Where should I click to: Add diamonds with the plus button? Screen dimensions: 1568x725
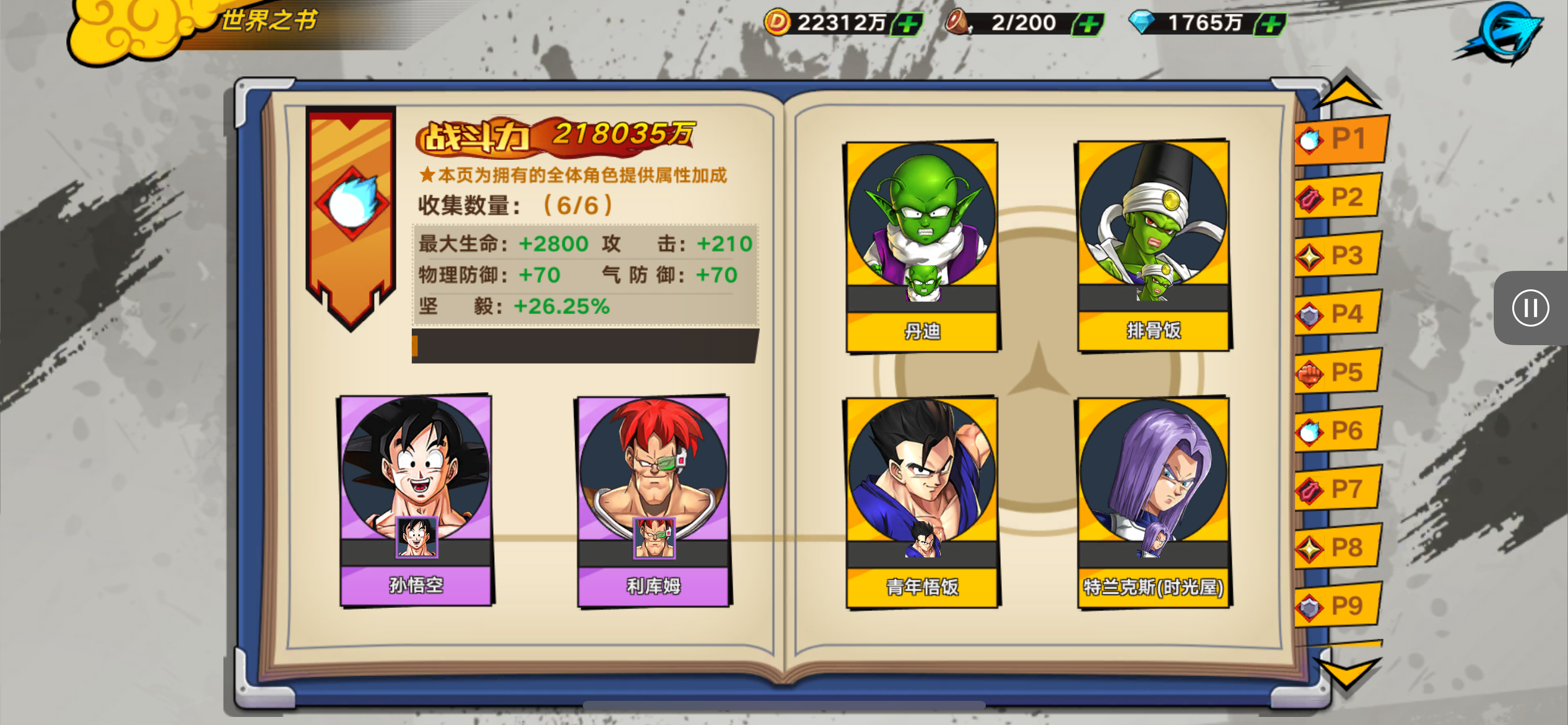click(x=1271, y=24)
